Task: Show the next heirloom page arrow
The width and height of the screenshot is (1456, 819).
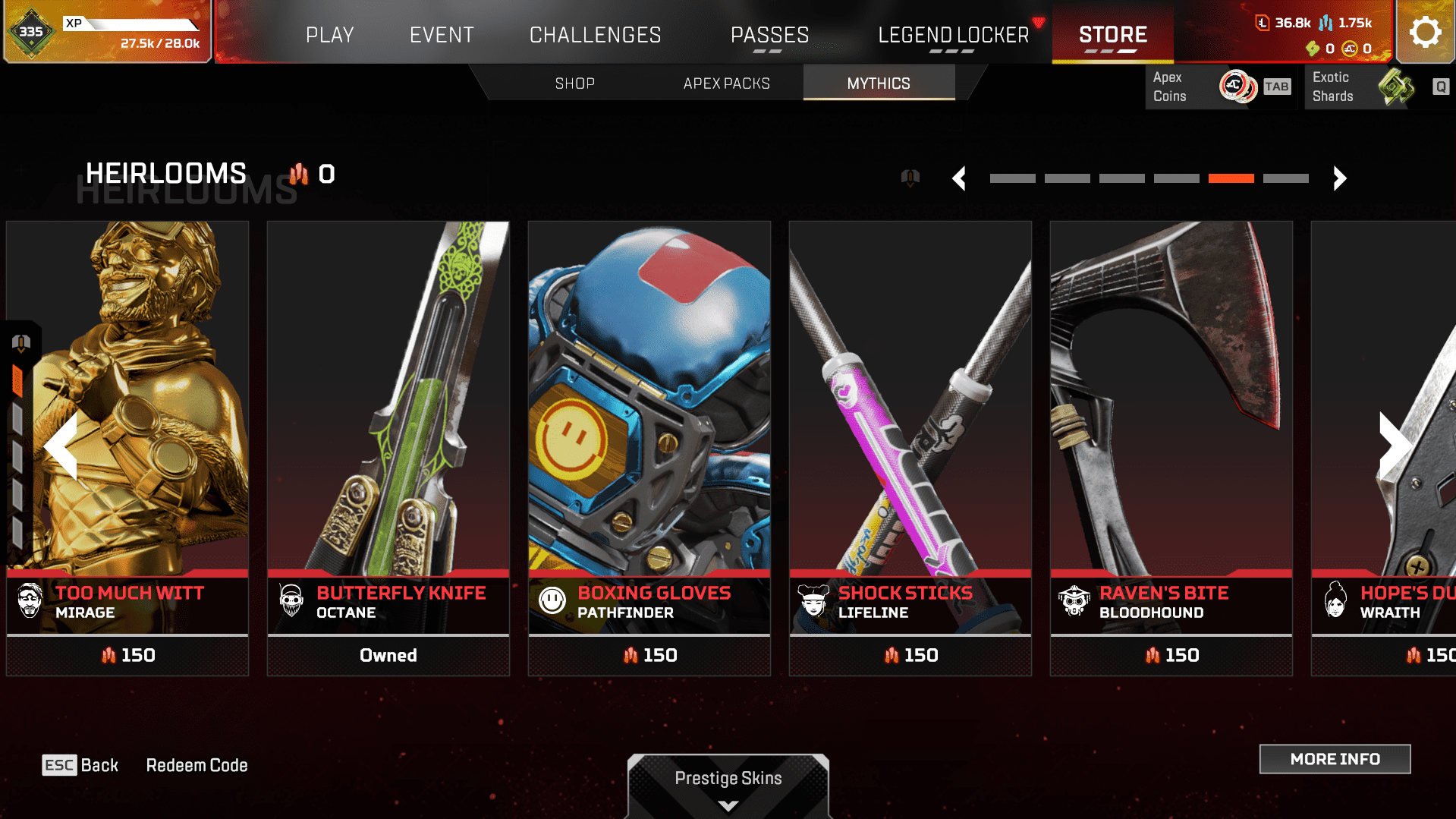Action: pos(1339,178)
